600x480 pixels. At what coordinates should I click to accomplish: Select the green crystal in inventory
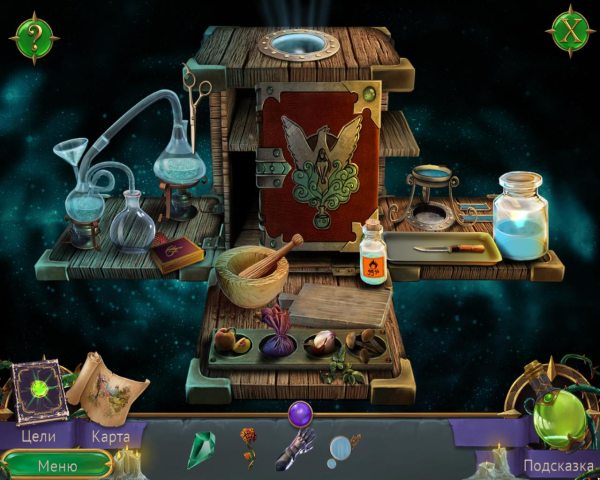pyautogui.click(x=201, y=449)
